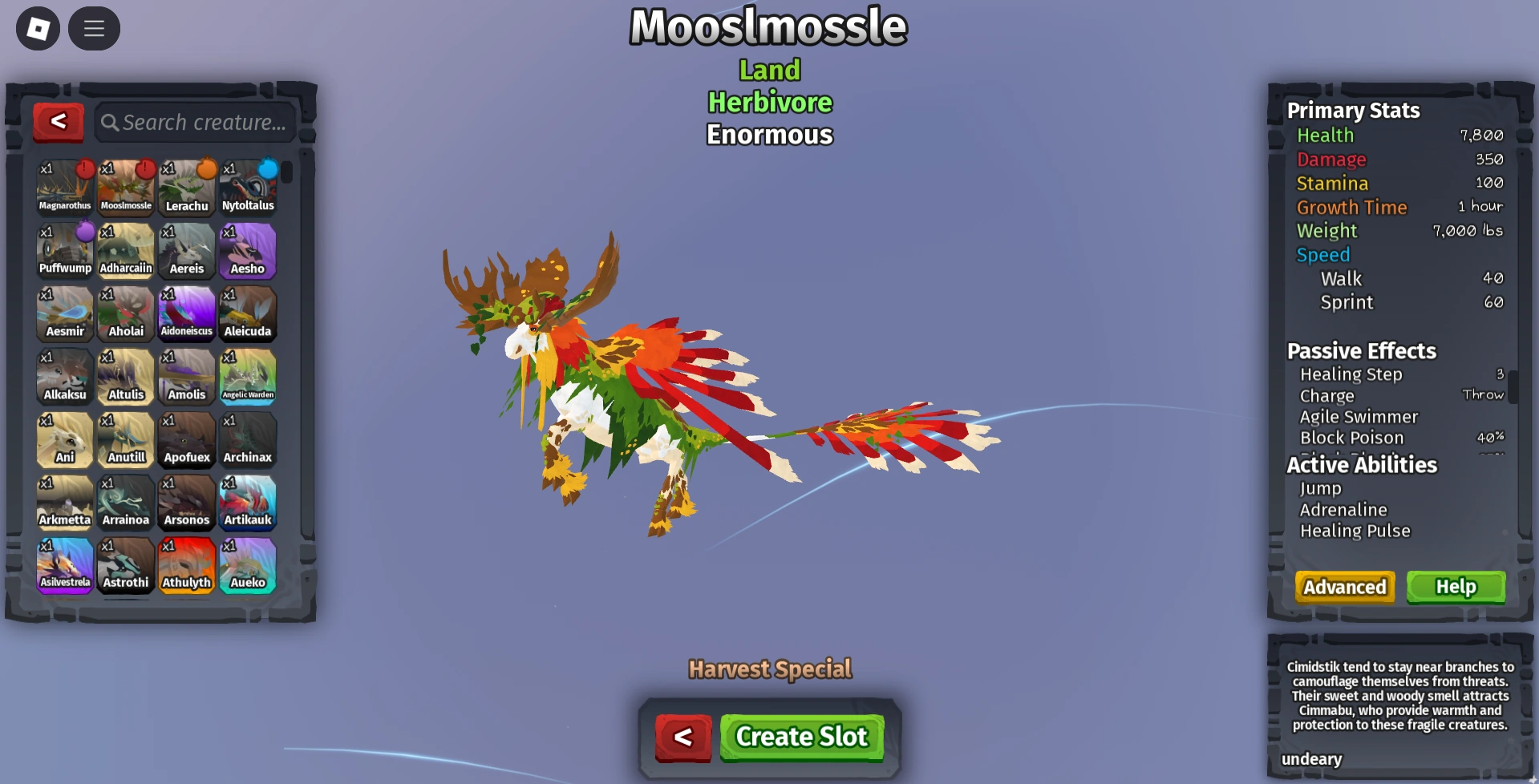Screen dimensions: 1539x784
Task: Click the back chevron beside Create Slot
Action: click(x=681, y=736)
